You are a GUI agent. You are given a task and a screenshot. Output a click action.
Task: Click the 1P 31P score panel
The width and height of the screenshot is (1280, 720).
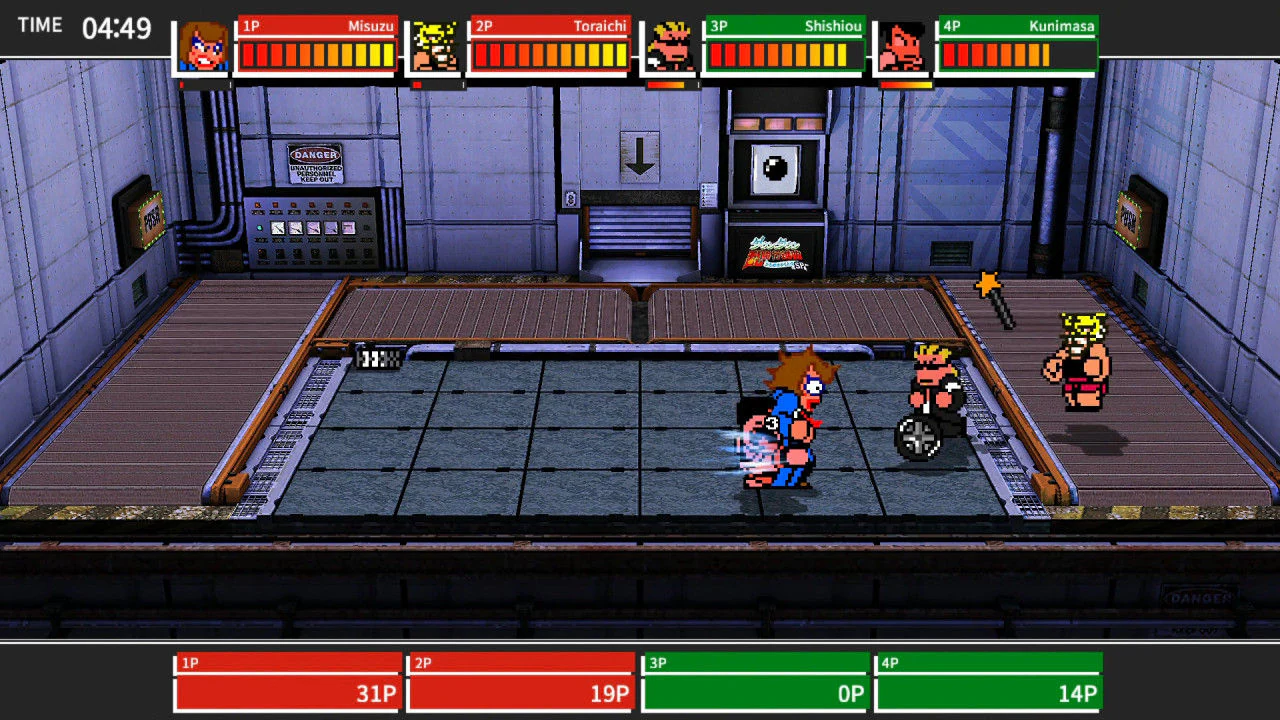287,681
